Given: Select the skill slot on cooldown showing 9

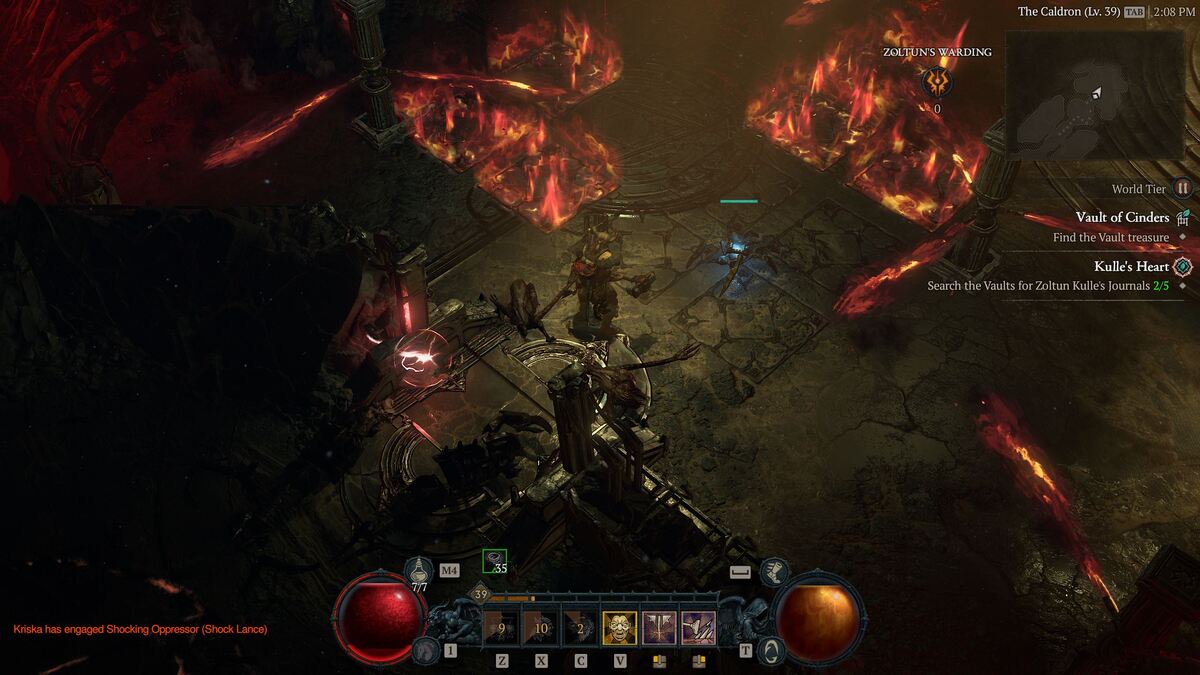Looking at the screenshot, I should click(x=500, y=628).
